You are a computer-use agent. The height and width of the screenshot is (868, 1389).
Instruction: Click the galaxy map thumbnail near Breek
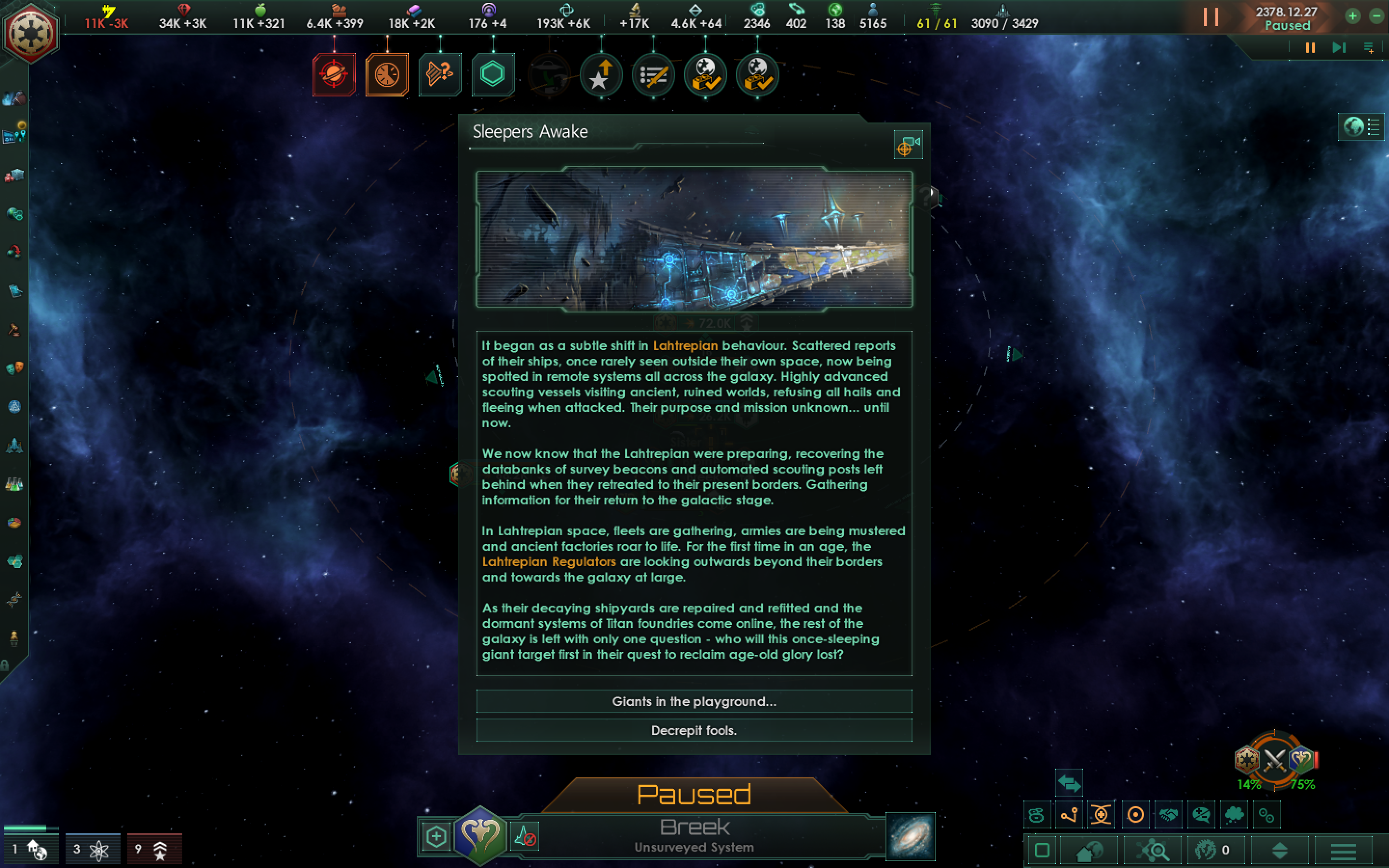(910, 837)
